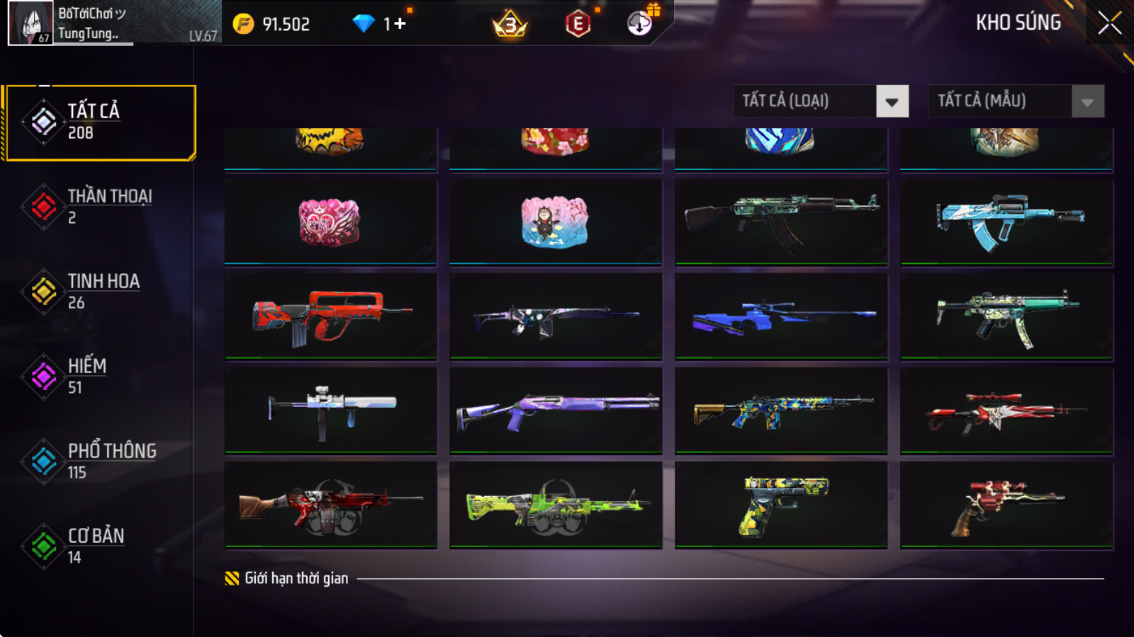Pick the pink heart gloo wall skin
1134x637 pixels.
331,221
